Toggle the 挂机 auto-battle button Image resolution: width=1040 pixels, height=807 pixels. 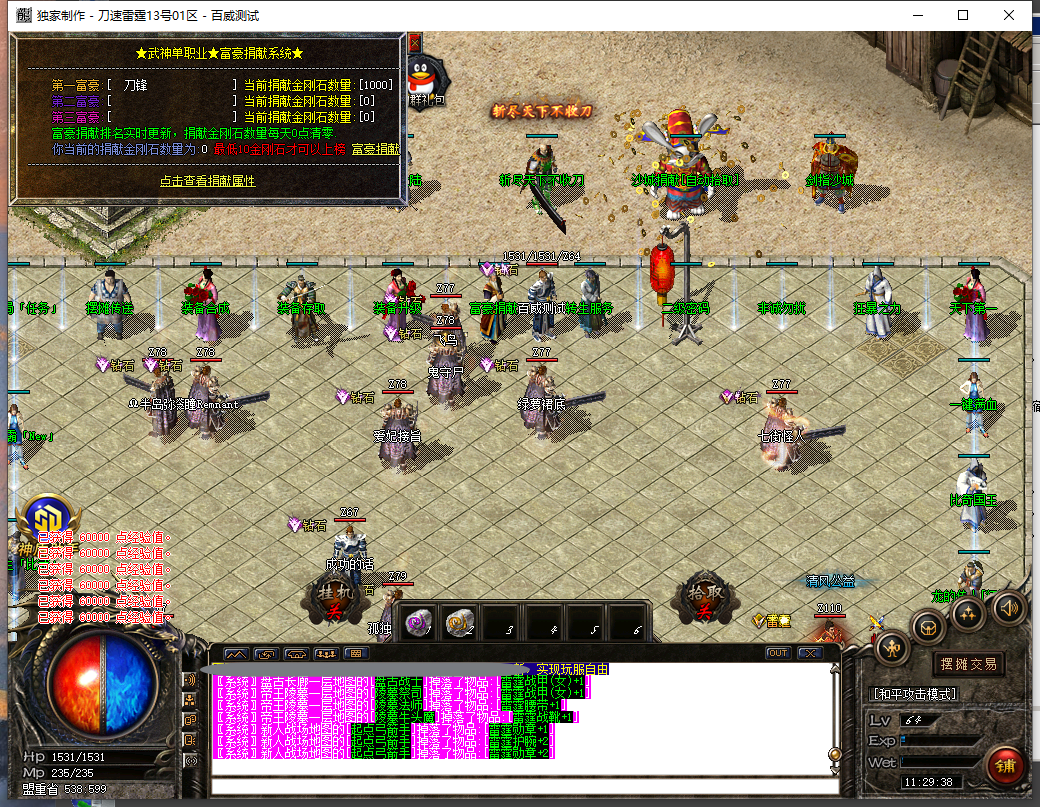(x=337, y=600)
